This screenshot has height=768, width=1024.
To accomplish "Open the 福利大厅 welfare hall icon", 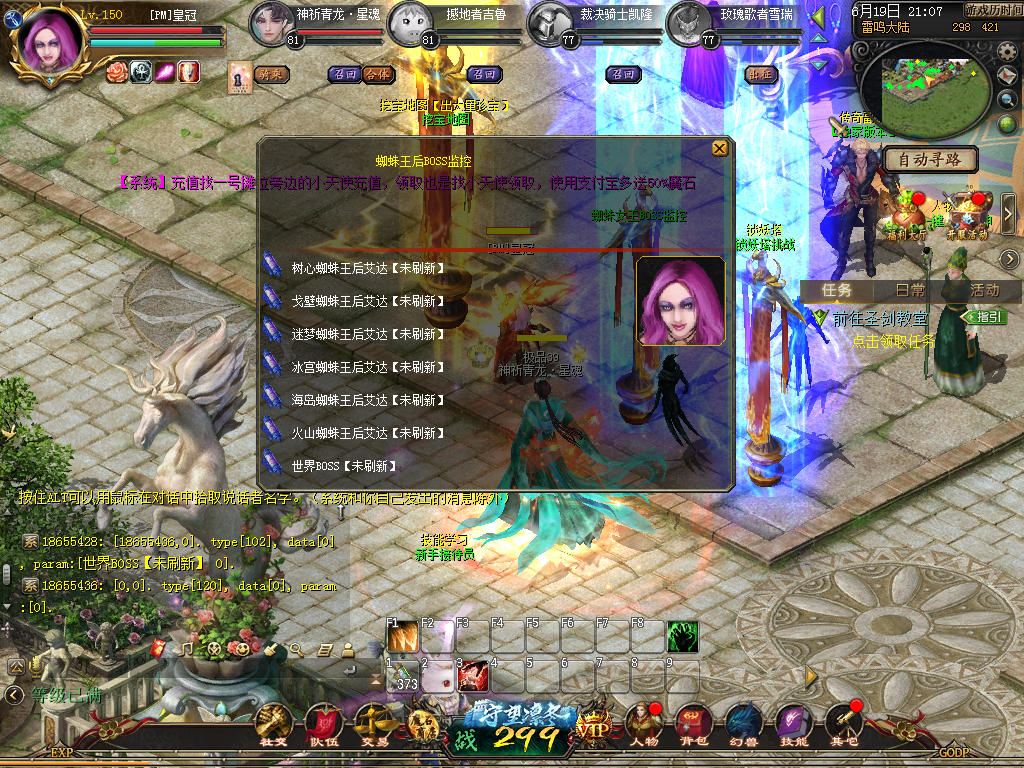I will pos(905,212).
